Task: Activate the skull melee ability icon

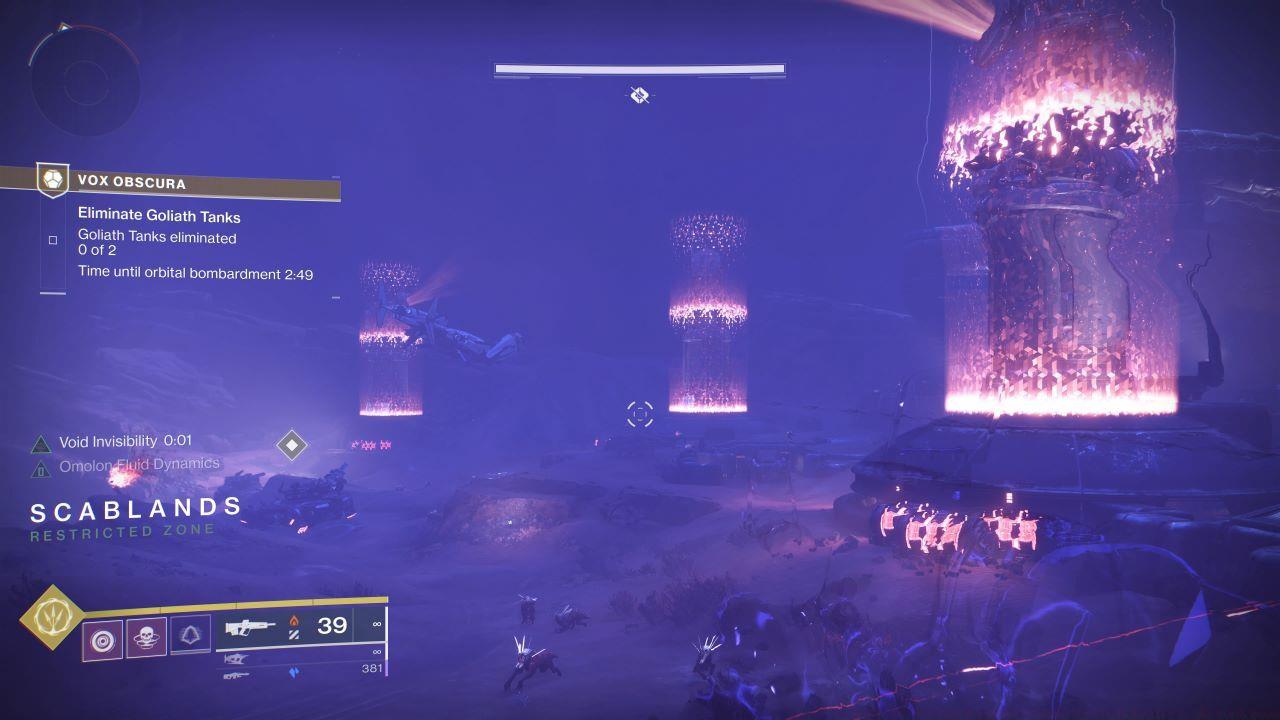Action: (x=146, y=637)
